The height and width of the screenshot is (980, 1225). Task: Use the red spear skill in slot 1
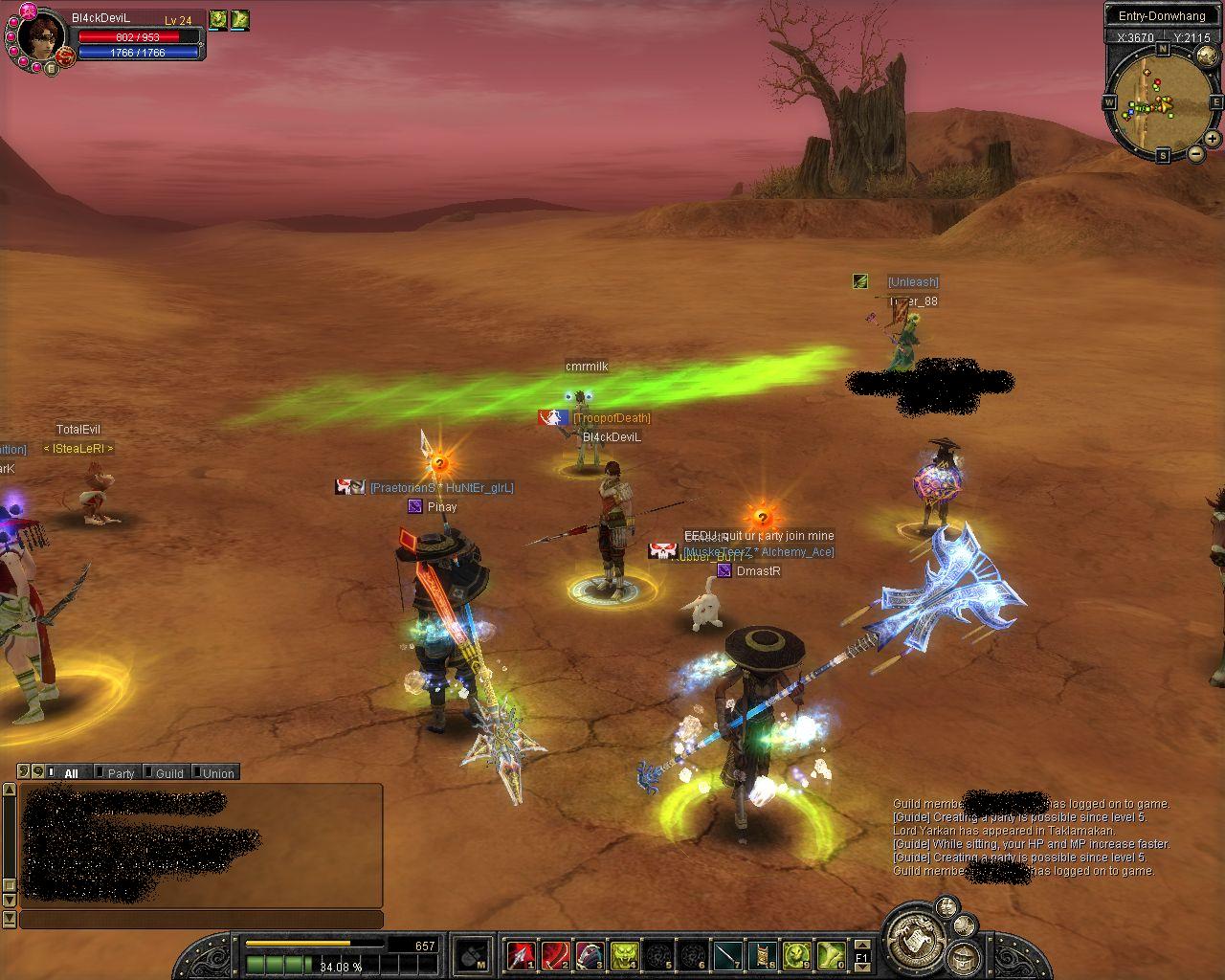[521, 955]
